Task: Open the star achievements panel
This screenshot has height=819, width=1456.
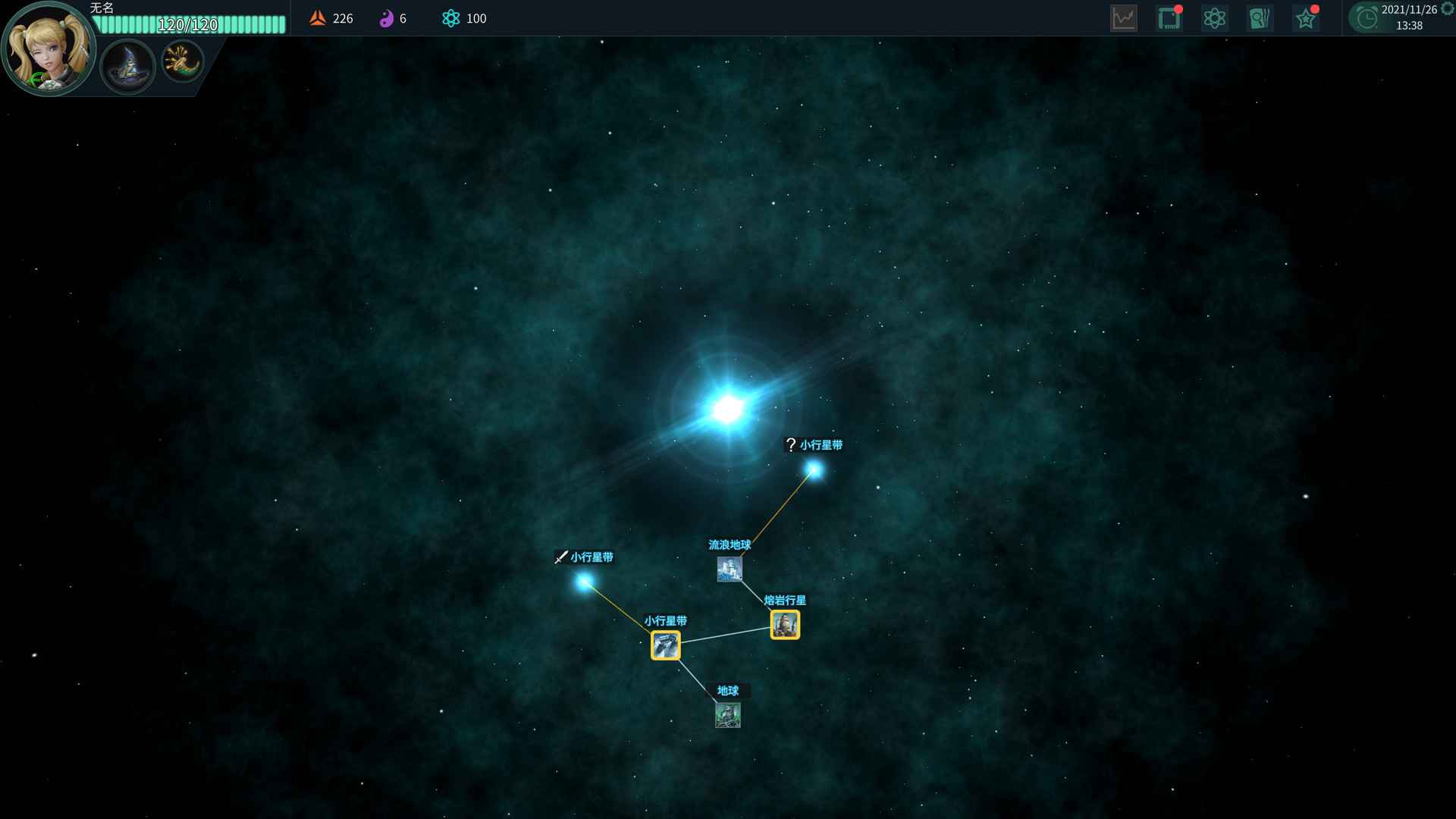Action: (1306, 17)
